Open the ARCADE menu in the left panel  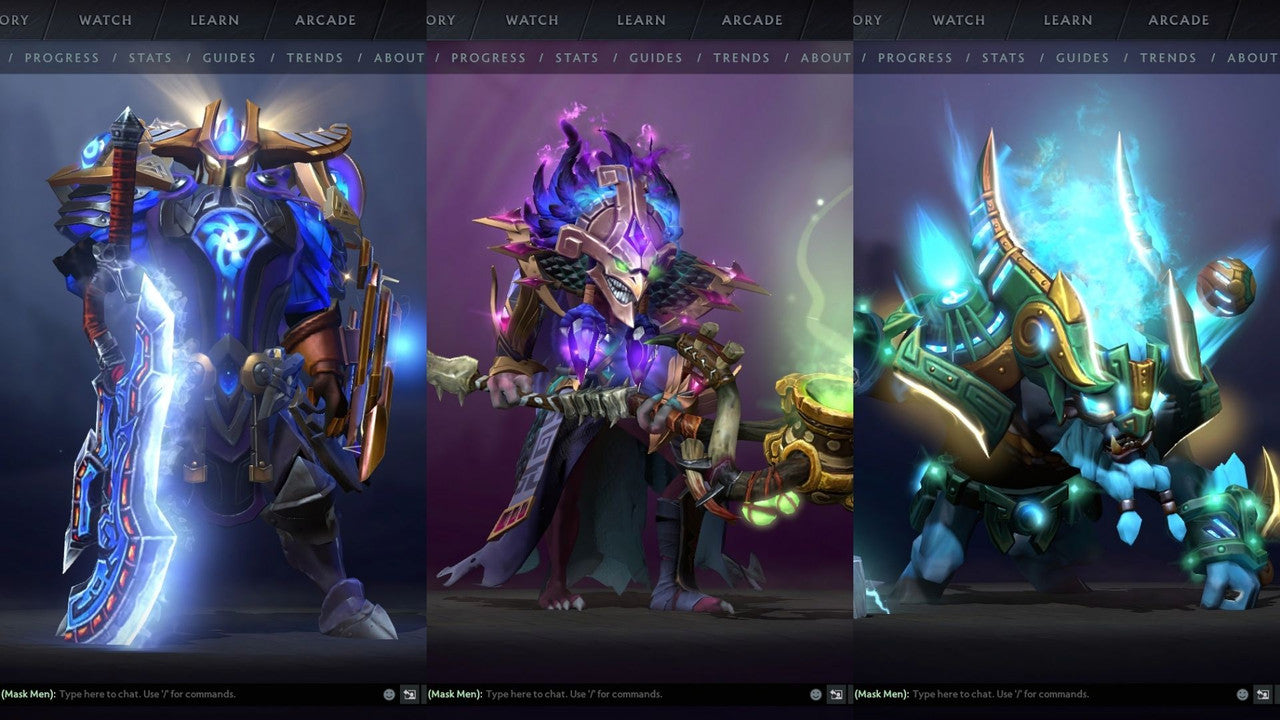(x=324, y=19)
